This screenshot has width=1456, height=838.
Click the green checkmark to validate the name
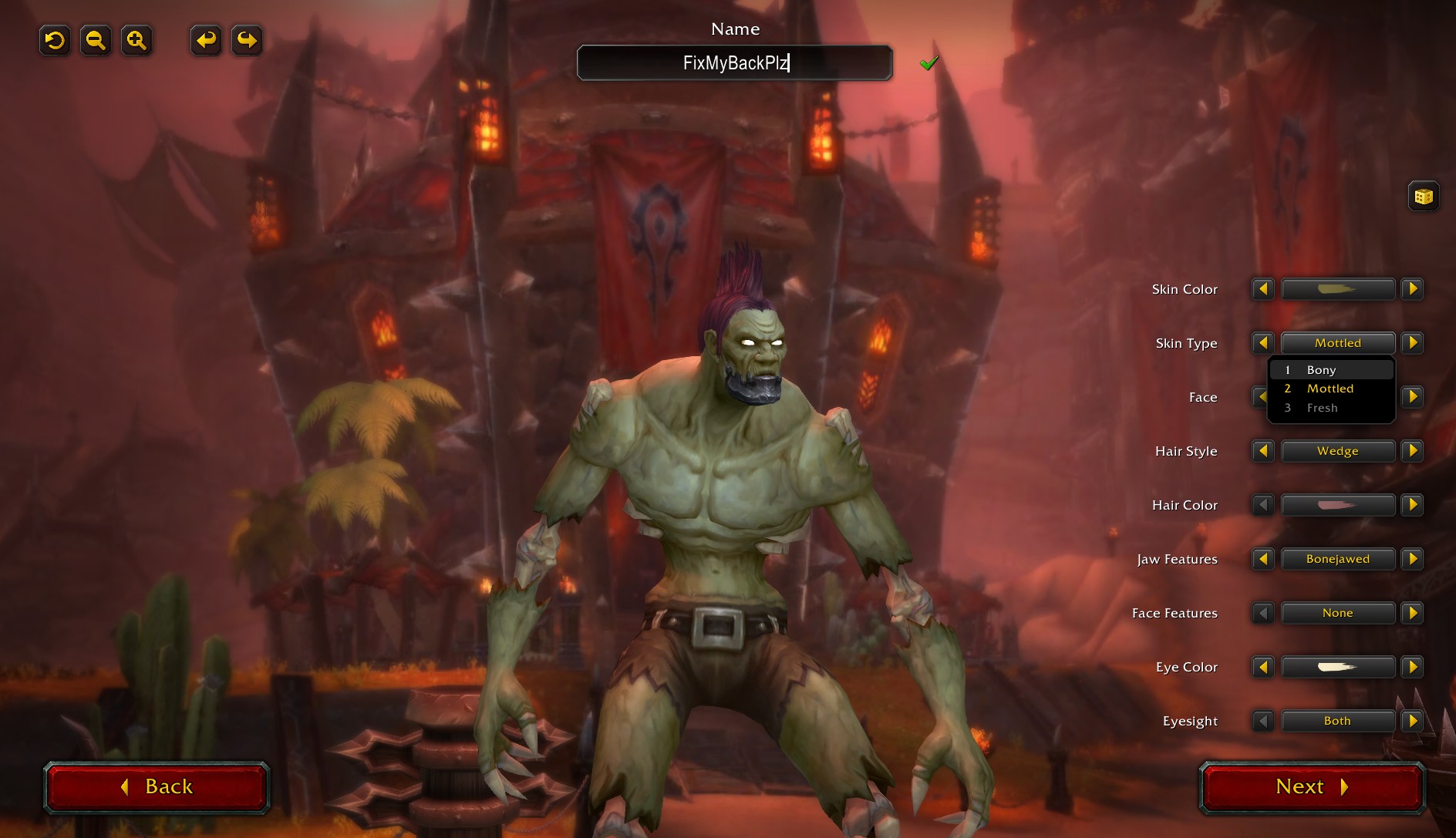pos(929,62)
